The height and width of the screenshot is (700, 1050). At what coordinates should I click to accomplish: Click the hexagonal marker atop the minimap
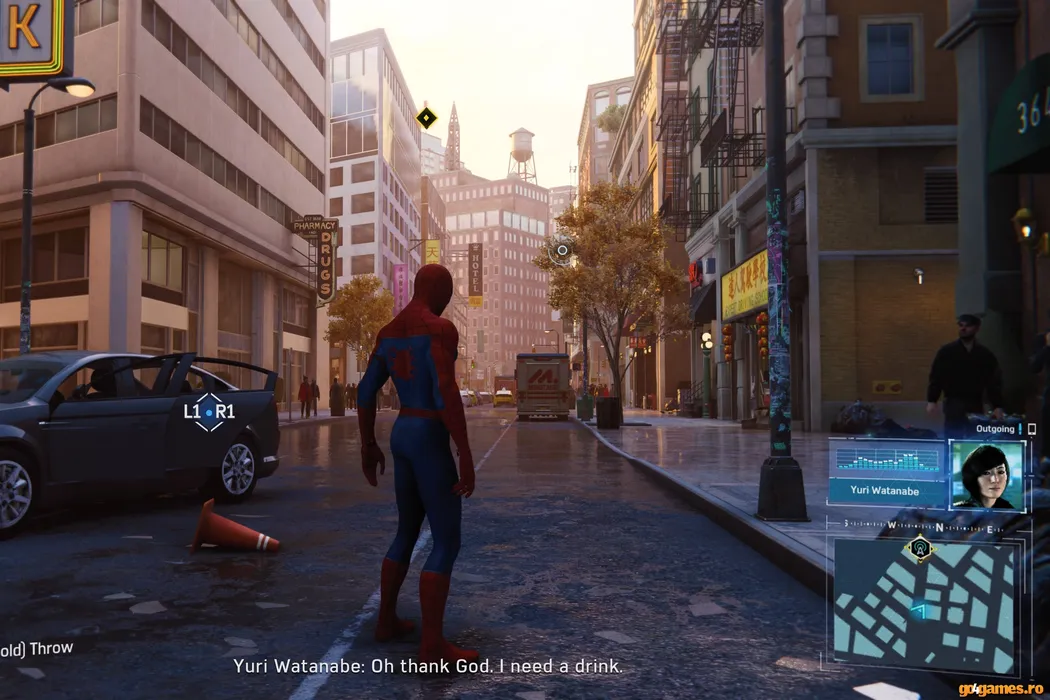point(919,547)
